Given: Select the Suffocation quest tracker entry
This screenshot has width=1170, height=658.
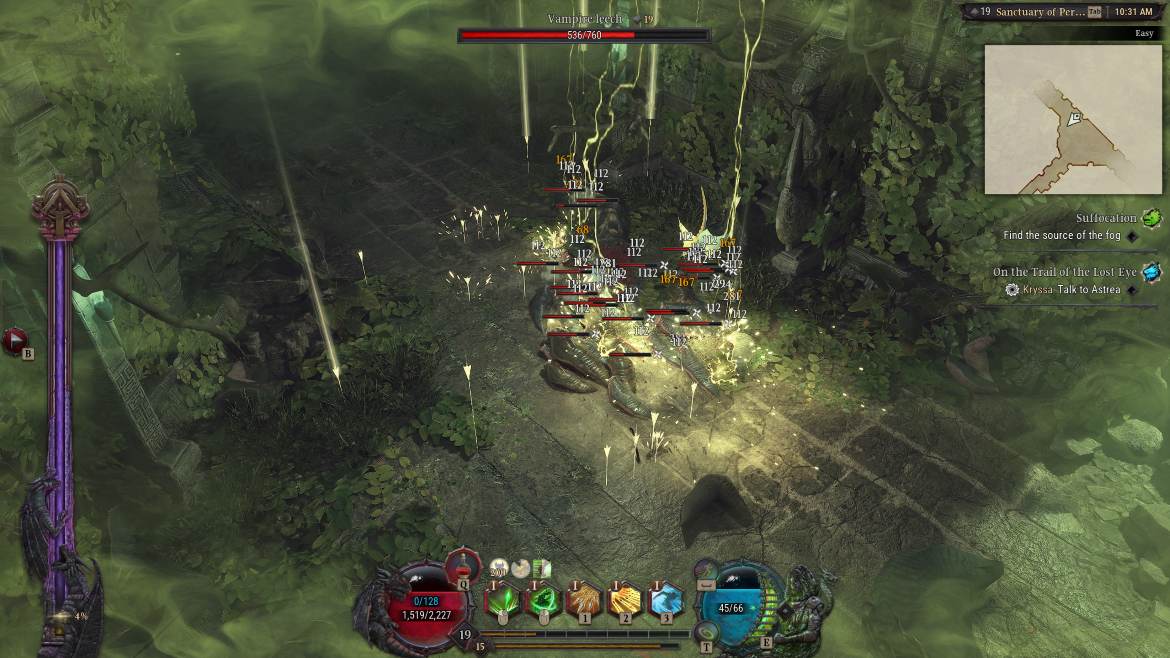Looking at the screenshot, I should [1106, 218].
